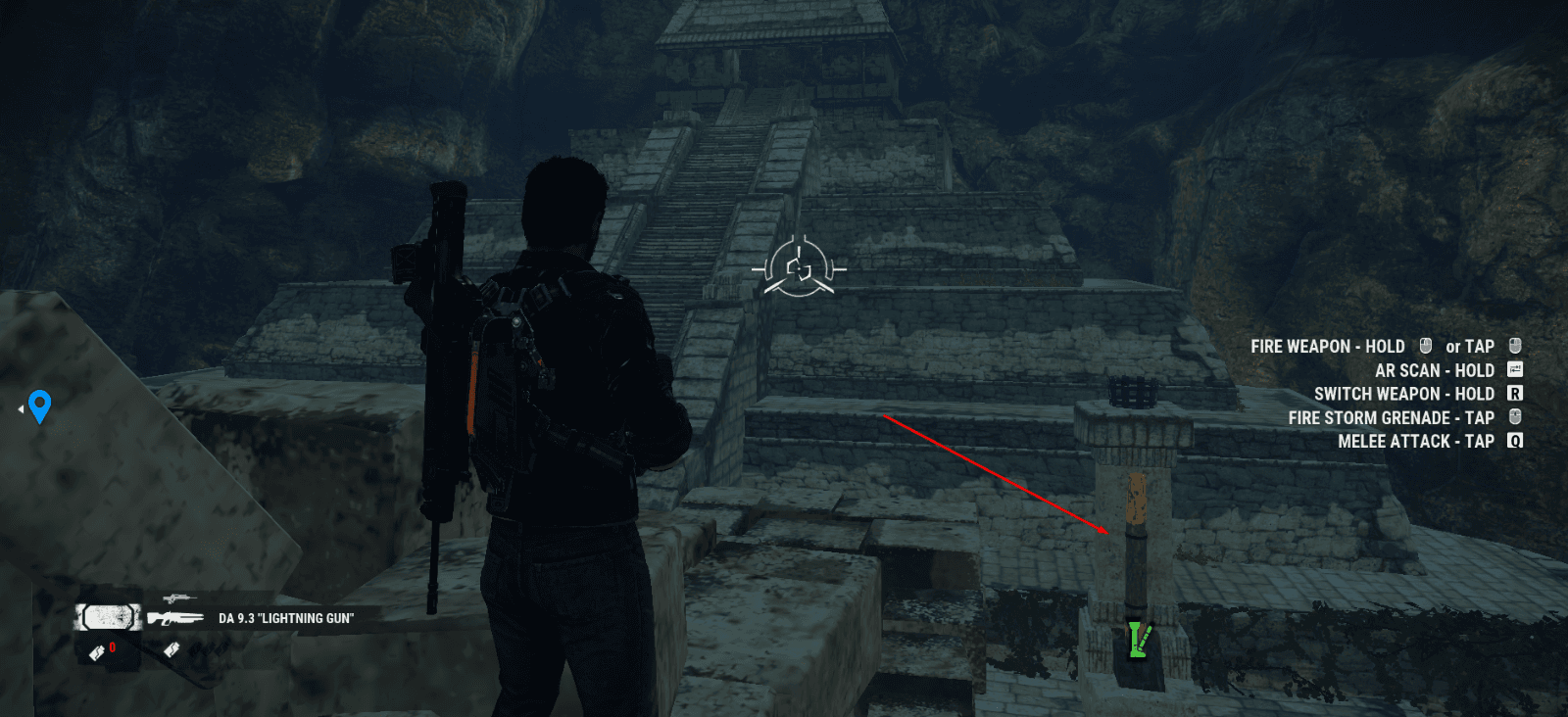Click the MELEE ATTACK - TAP label
This screenshot has height=717, width=1568.
(1416, 442)
